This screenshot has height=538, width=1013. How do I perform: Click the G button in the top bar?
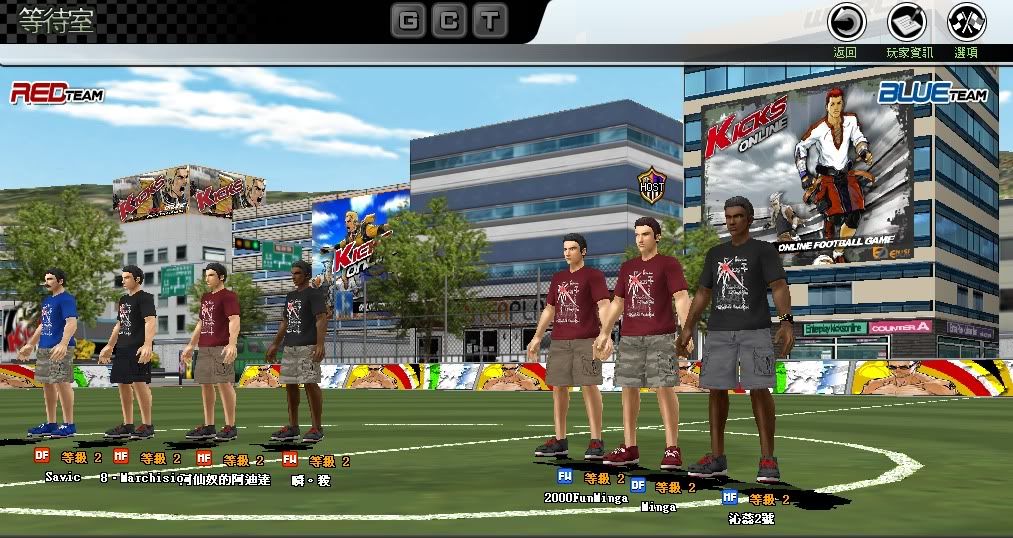[x=407, y=20]
